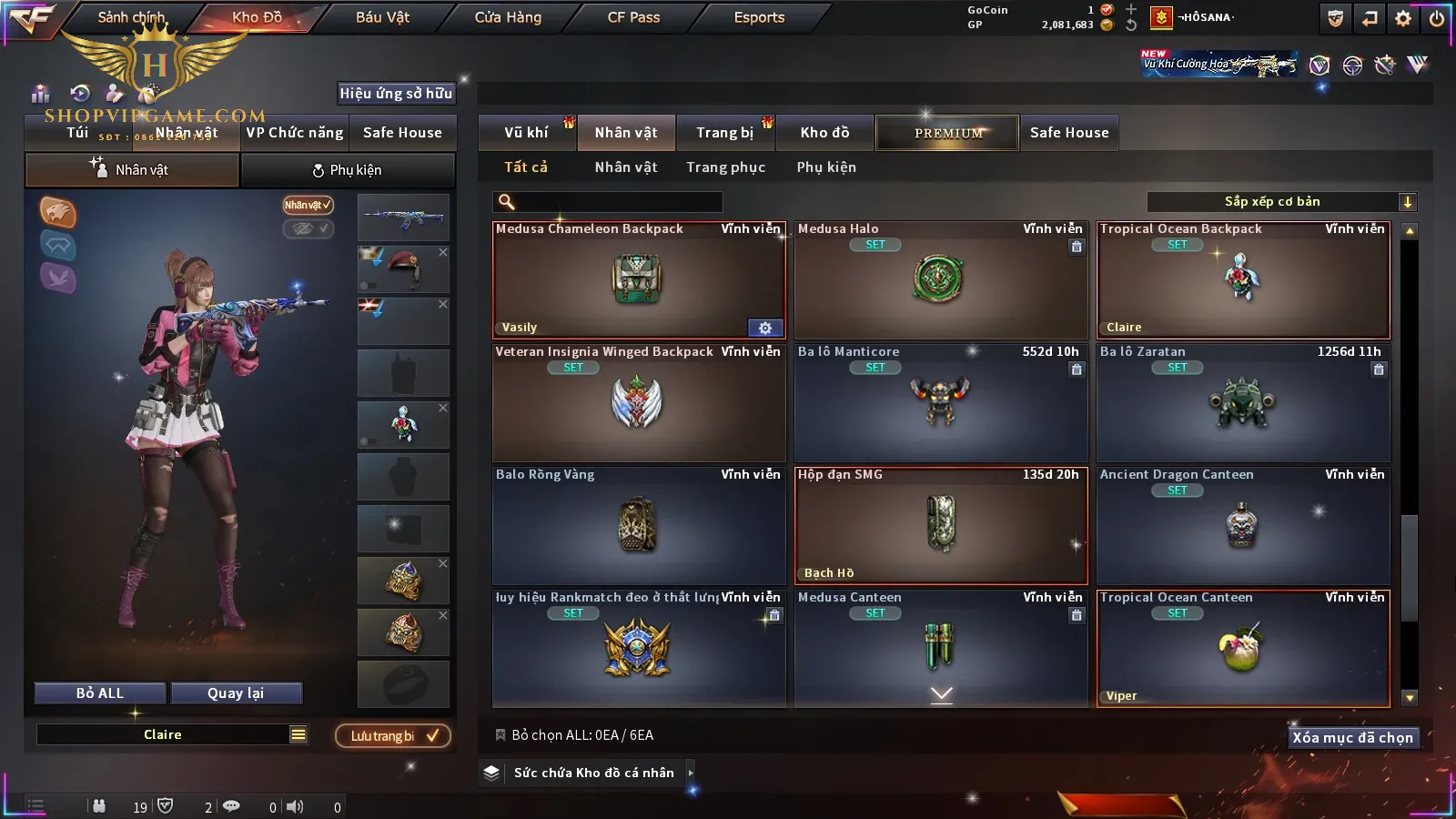Switch to the Vũ khí tab
Screen dimensions: 1456x819
click(526, 133)
